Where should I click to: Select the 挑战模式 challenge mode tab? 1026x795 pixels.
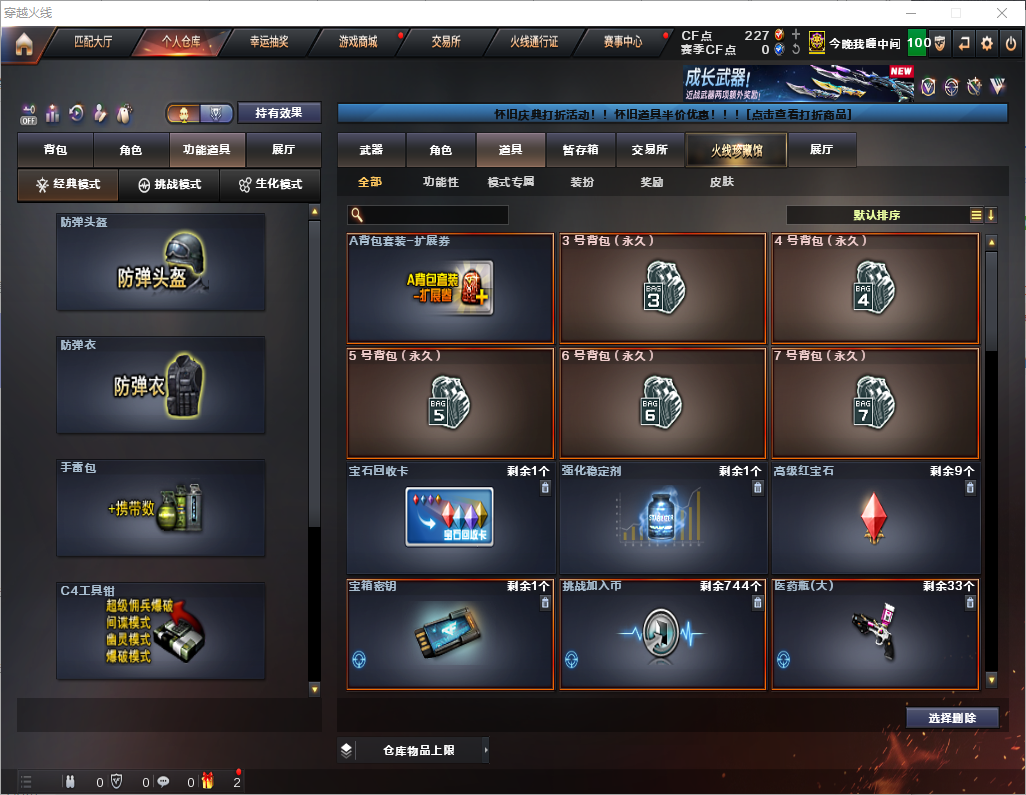click(x=169, y=185)
